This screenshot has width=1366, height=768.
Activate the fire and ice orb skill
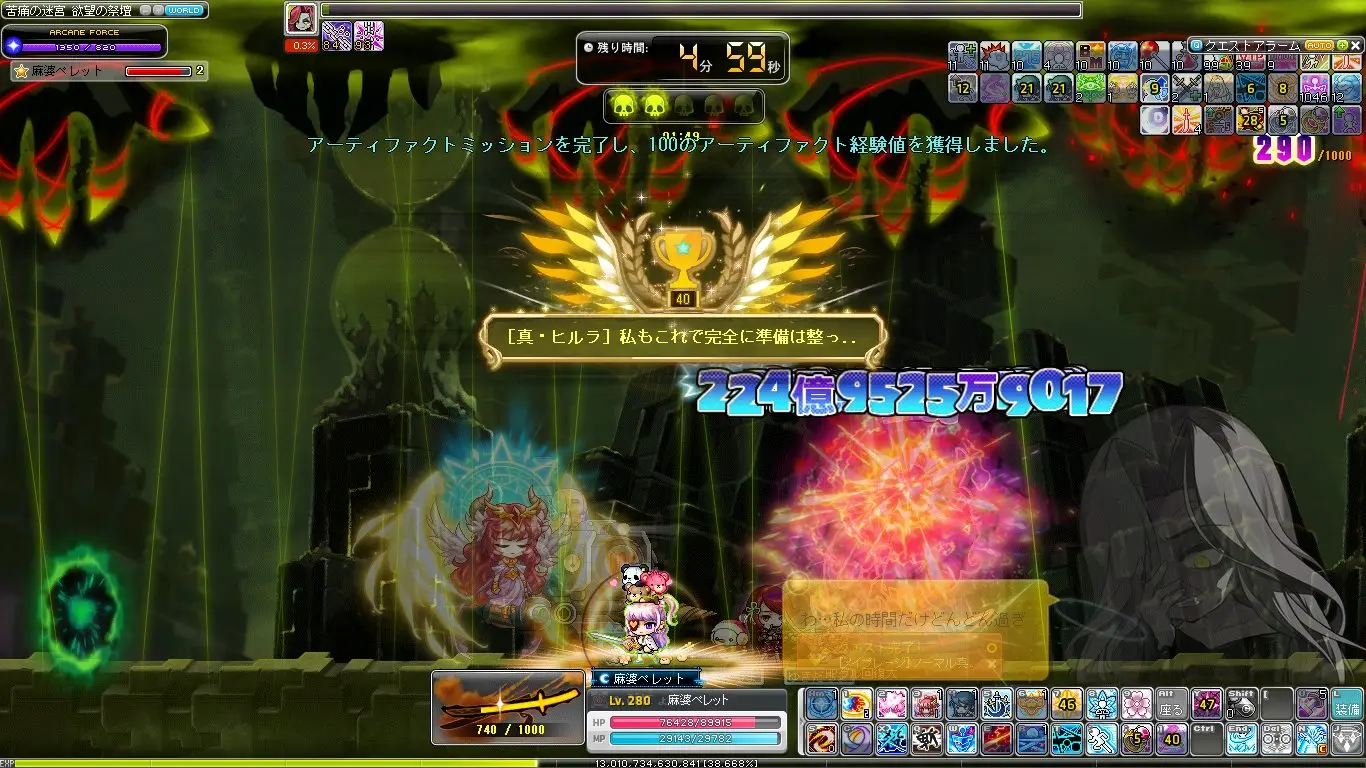[856, 705]
